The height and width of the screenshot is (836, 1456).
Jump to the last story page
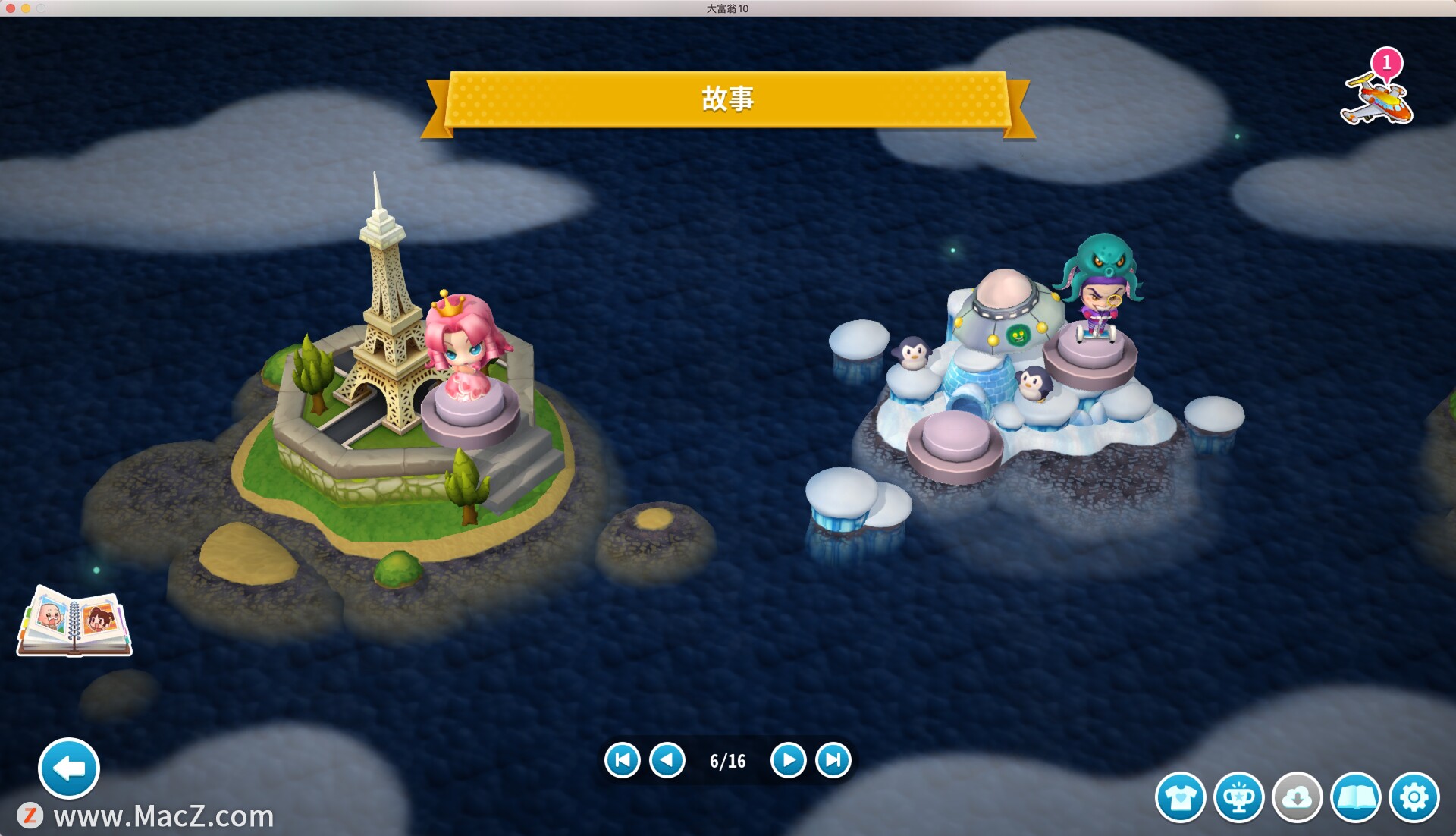coord(833,760)
